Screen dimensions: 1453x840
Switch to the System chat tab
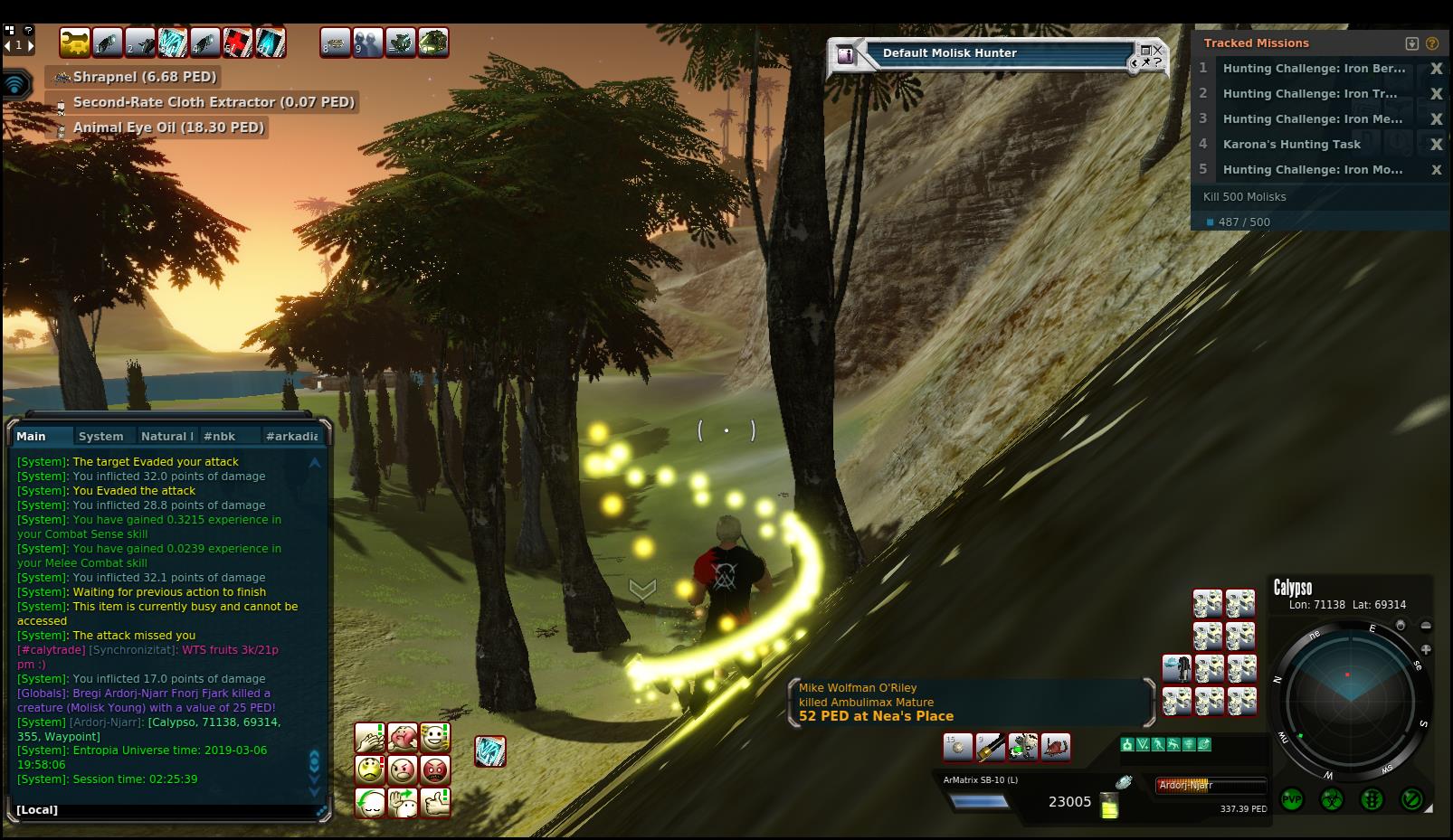pos(100,436)
